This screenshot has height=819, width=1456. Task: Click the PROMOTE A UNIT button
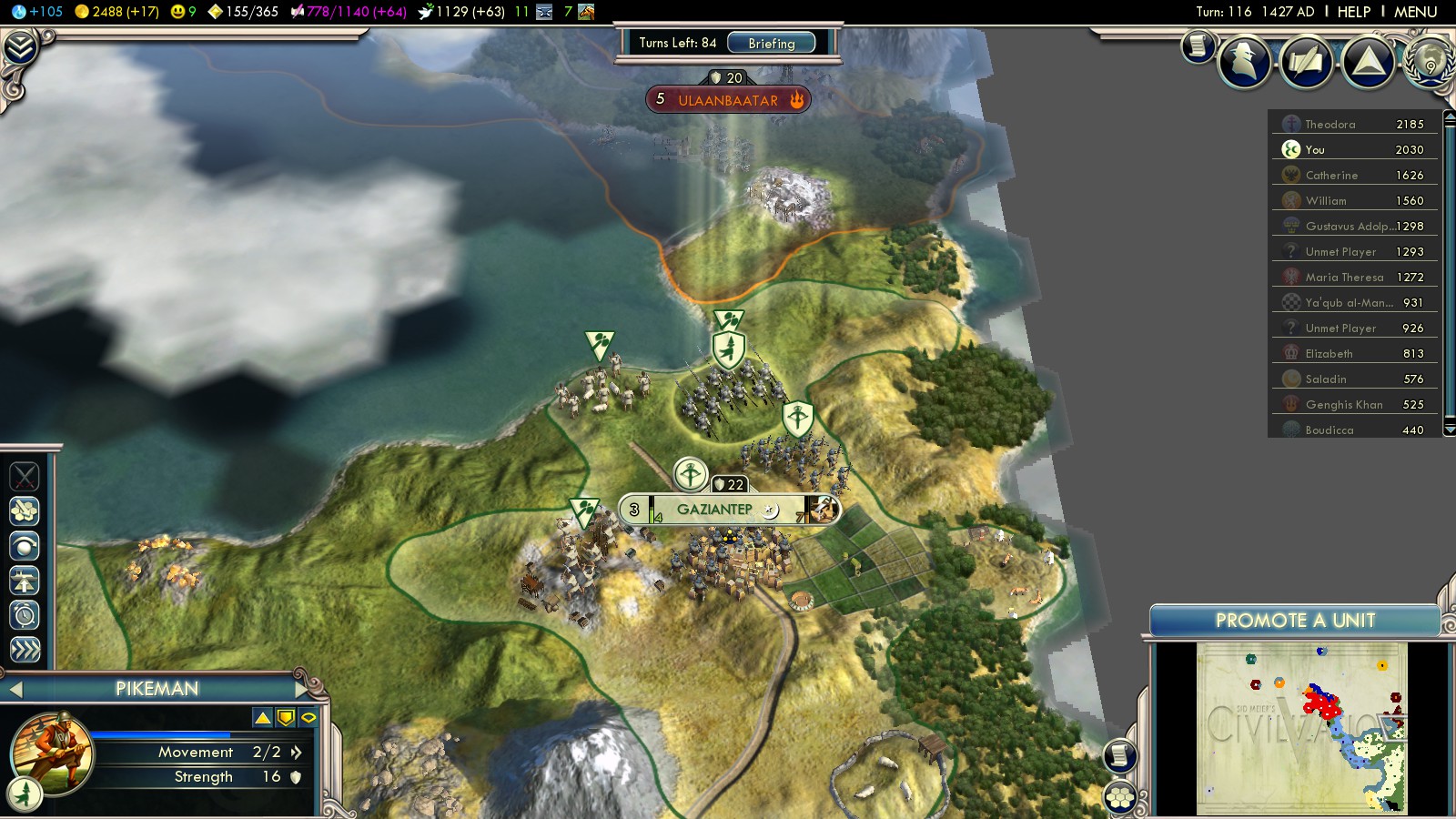(x=1294, y=621)
